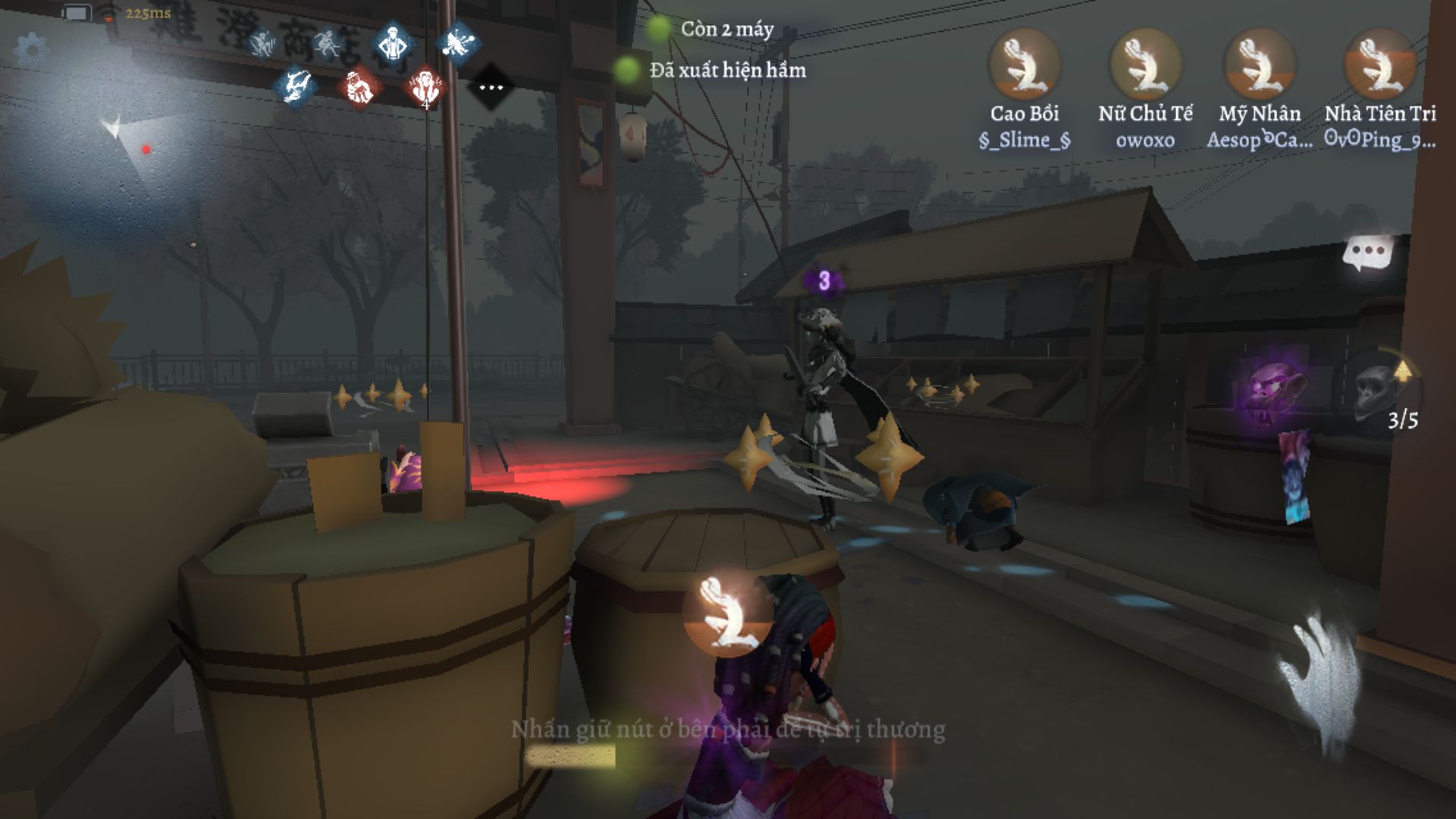The width and height of the screenshot is (1456, 819).
Task: Expand the black three-dots trait diamond
Action: 491,87
